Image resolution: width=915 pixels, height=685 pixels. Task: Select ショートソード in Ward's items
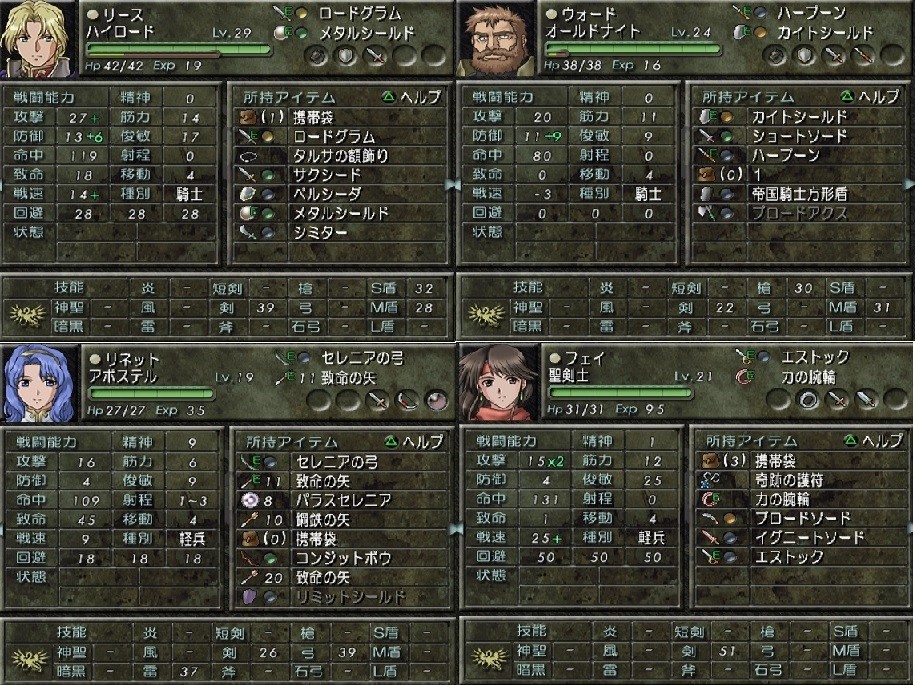[x=798, y=137]
